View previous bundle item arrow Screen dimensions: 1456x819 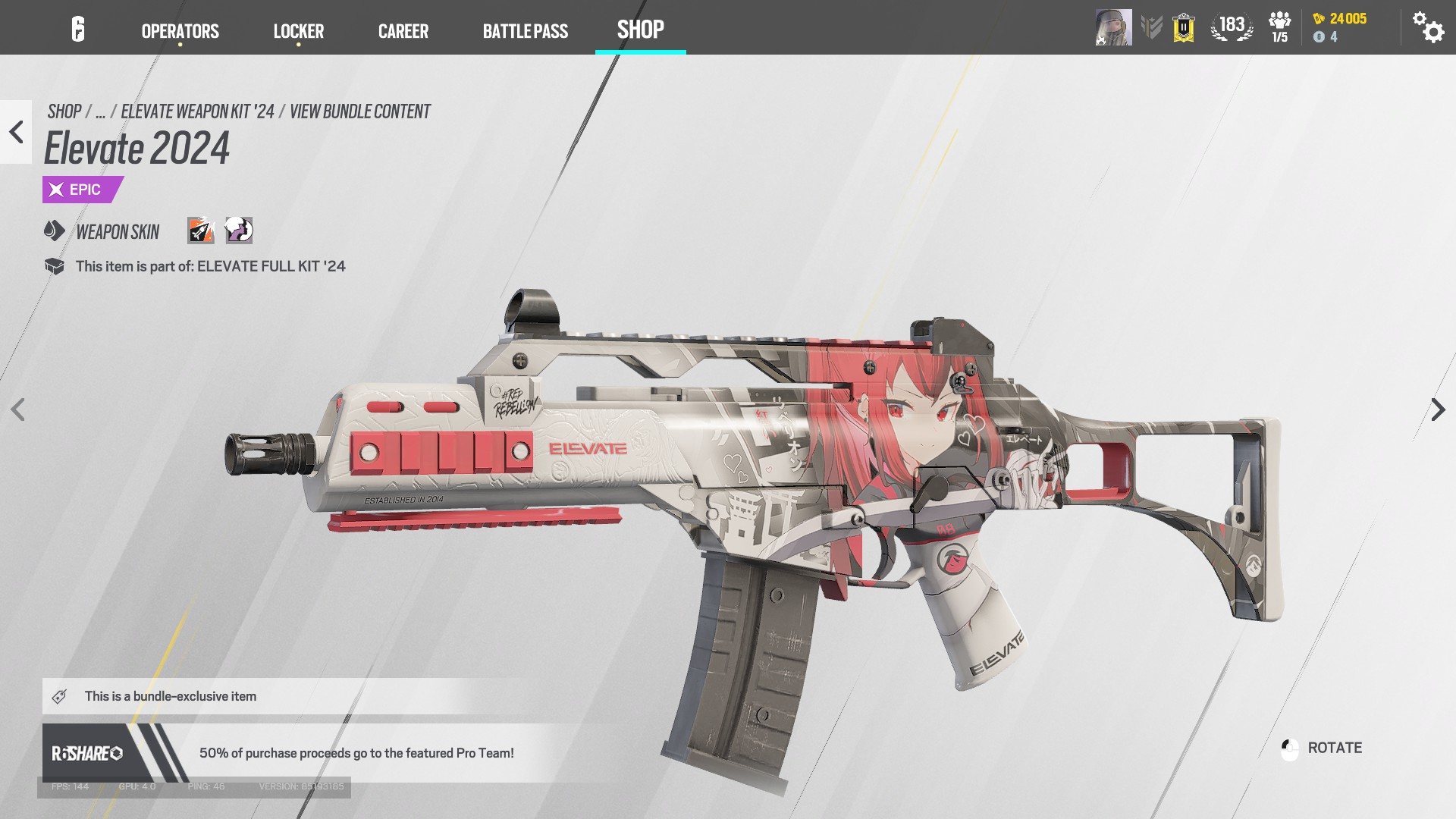(17, 409)
